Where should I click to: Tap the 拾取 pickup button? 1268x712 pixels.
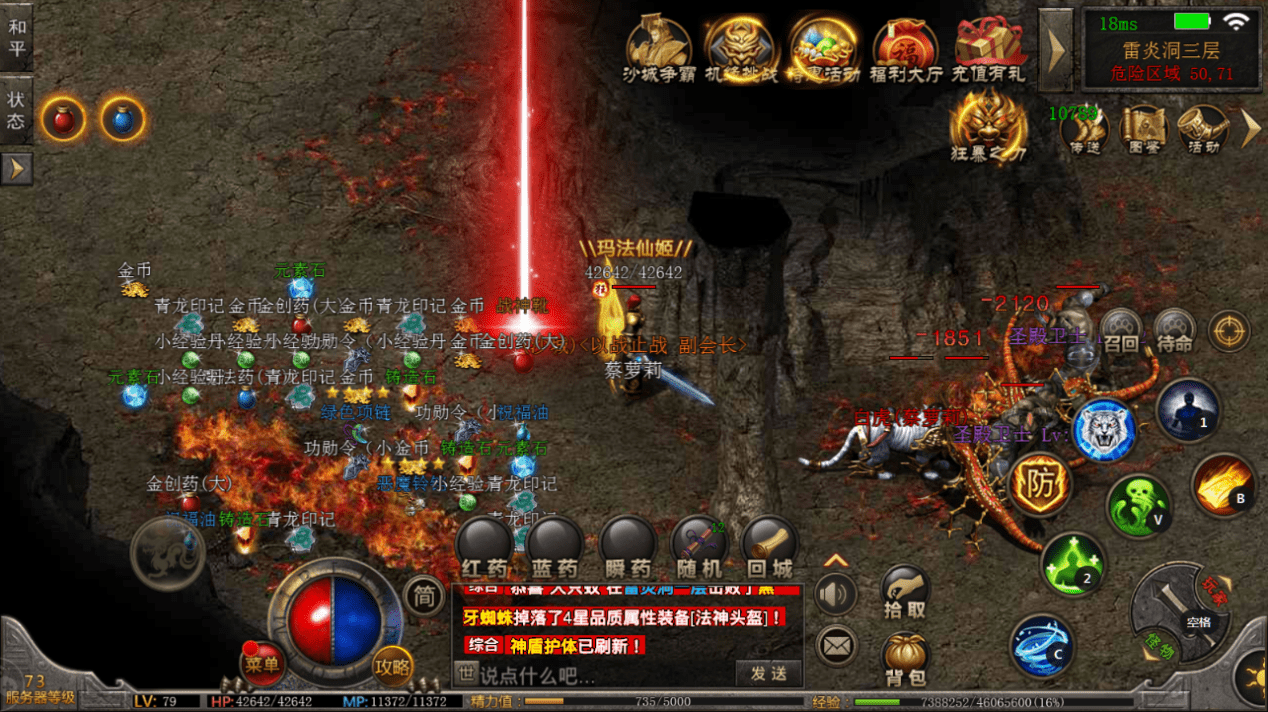(905, 591)
